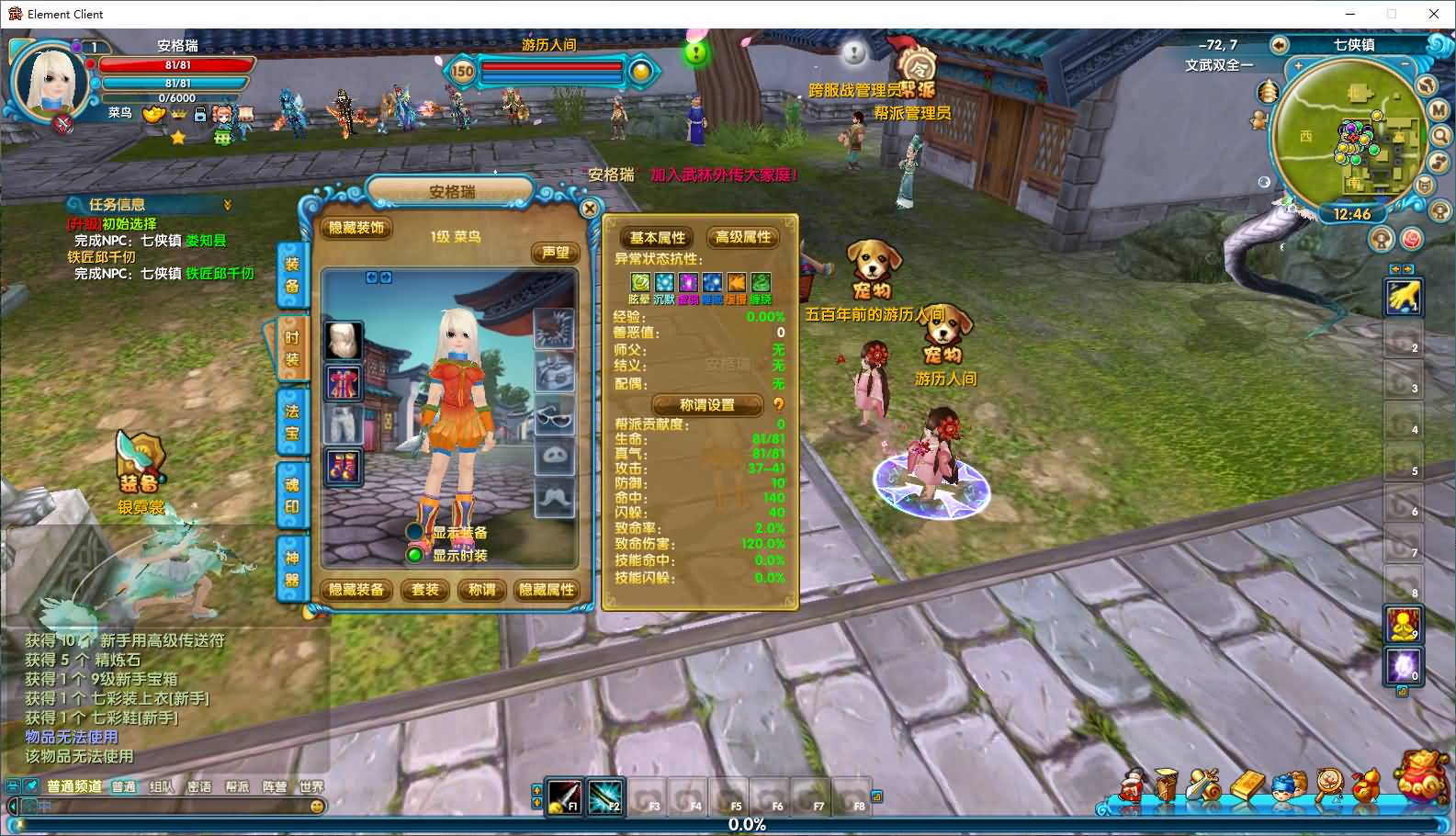Toggle 隐藏装饰 on the character panel
The image size is (1456, 836).
356,229
